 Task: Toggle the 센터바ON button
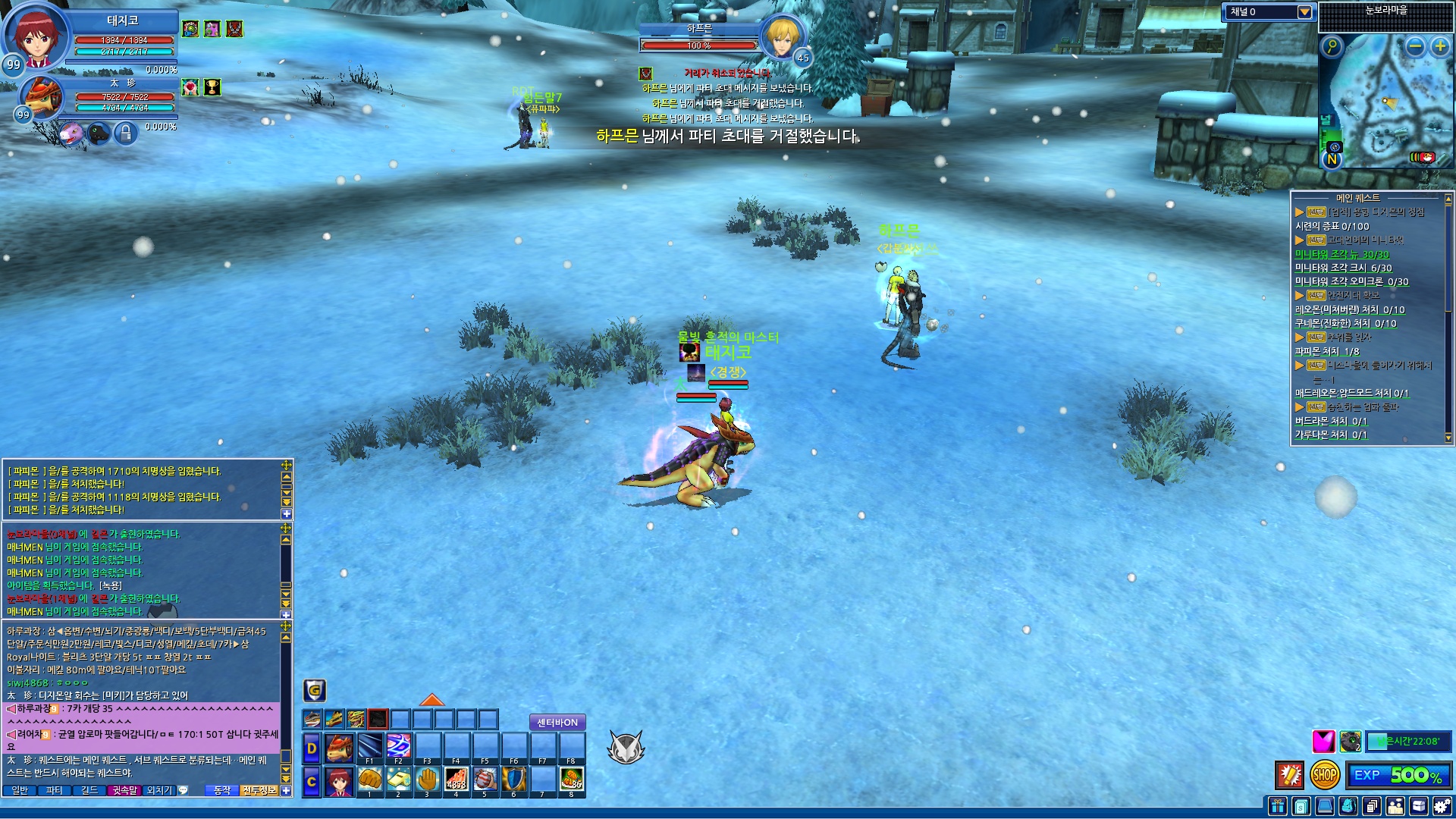coord(557,723)
